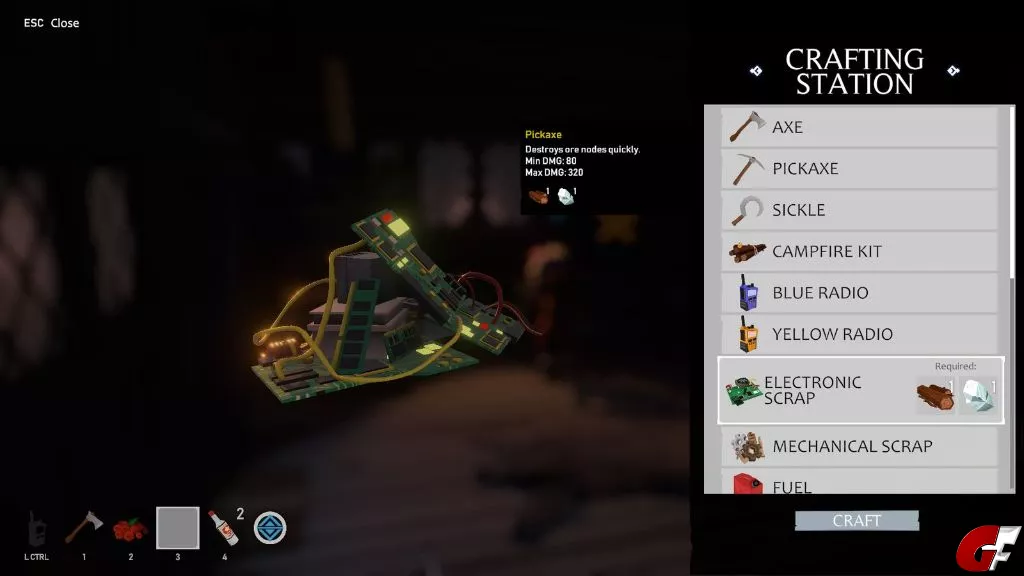The height and width of the screenshot is (576, 1024).
Task: Select the Yellow Radio recipe
Action: click(x=860, y=334)
